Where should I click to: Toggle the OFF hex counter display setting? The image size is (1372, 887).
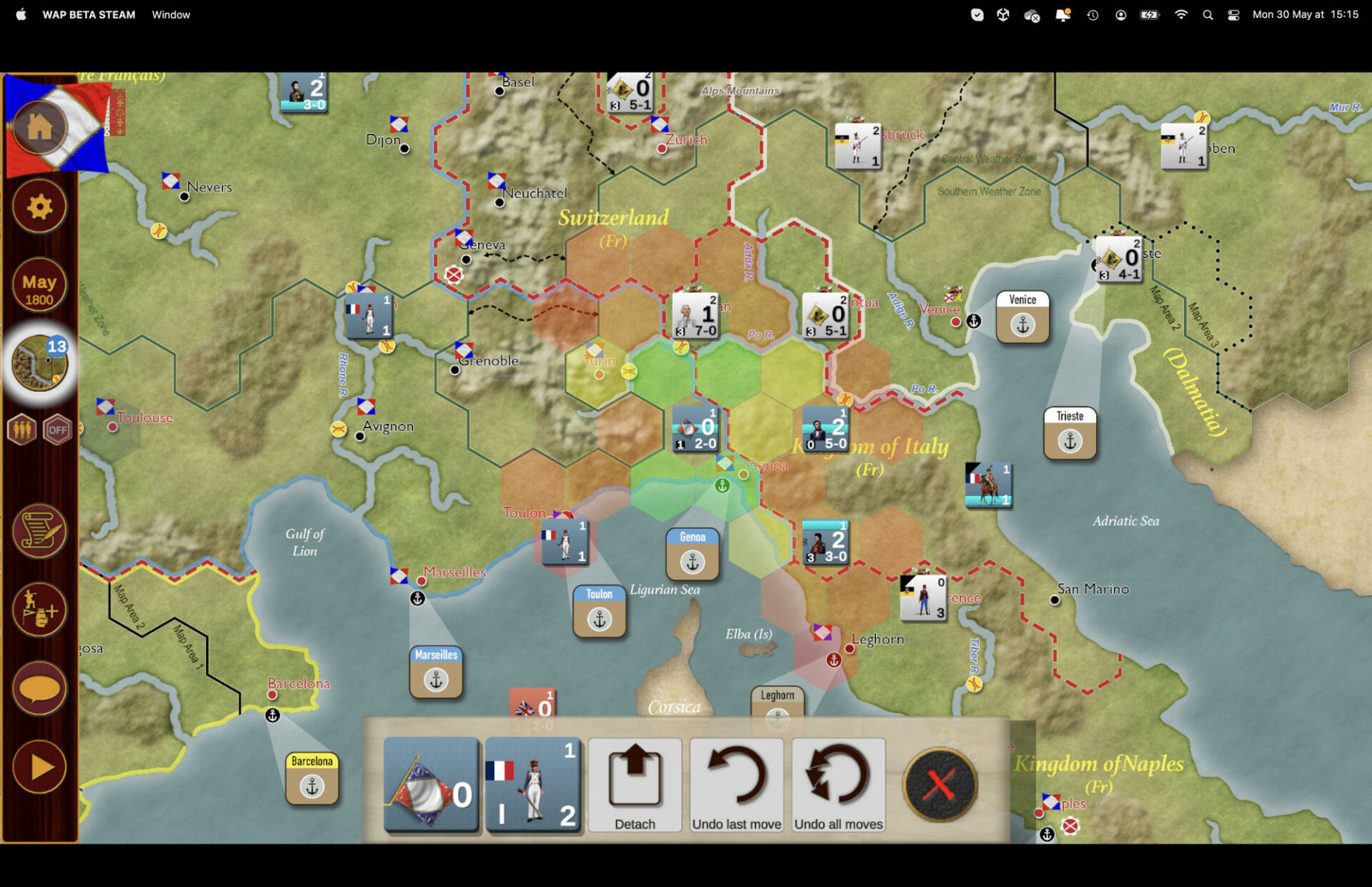(x=59, y=430)
